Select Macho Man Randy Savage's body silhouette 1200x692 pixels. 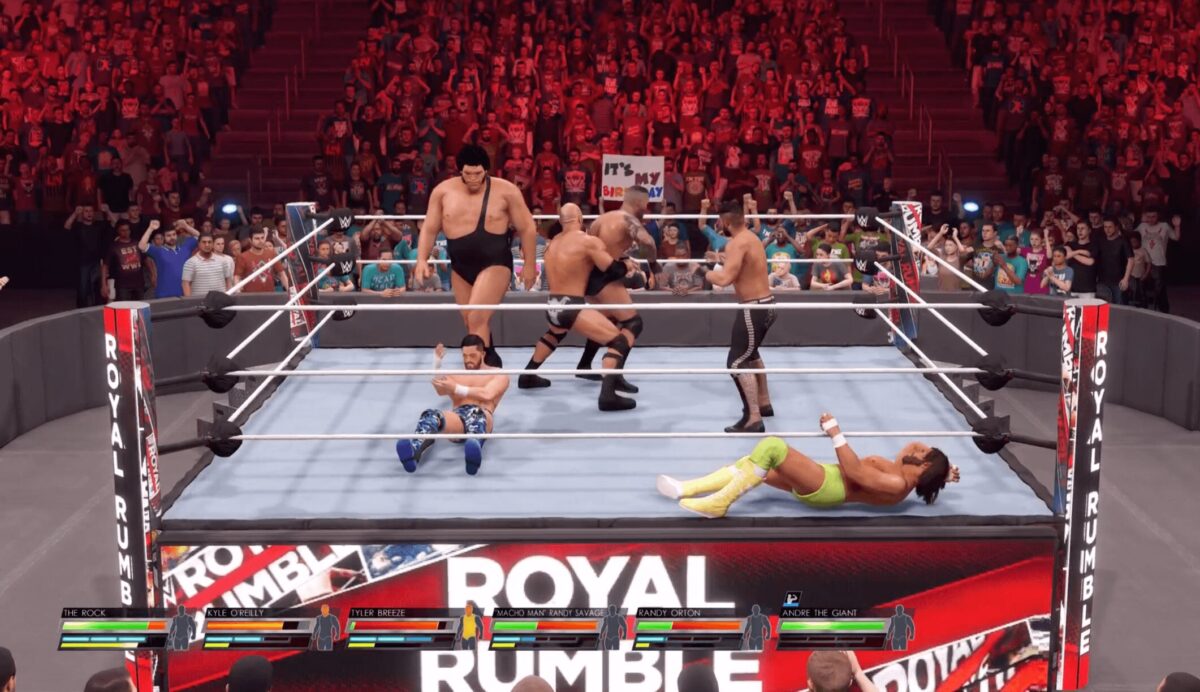pyautogui.click(x=613, y=628)
